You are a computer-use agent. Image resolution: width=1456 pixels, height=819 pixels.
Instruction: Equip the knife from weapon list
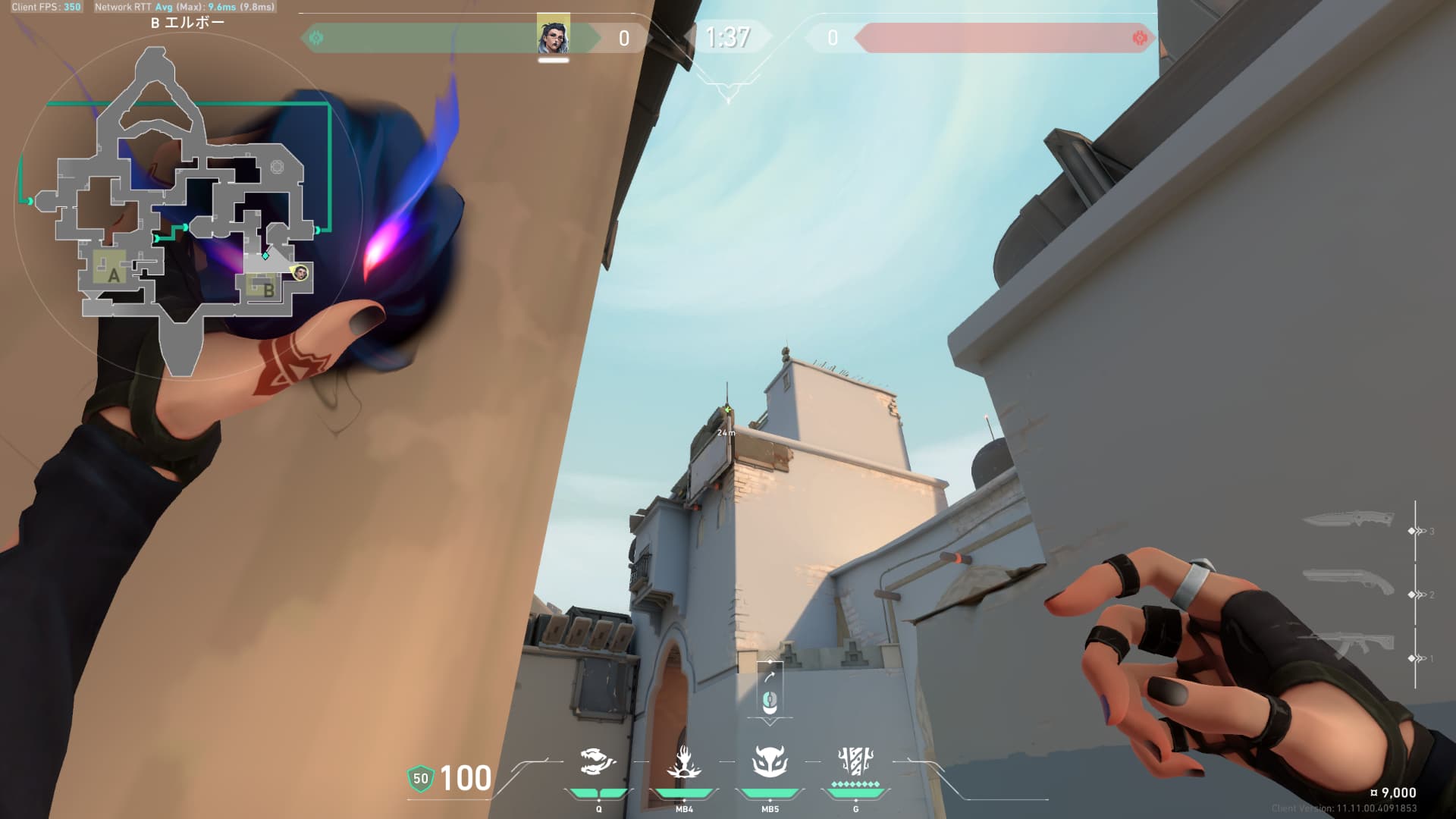[x=1348, y=521]
